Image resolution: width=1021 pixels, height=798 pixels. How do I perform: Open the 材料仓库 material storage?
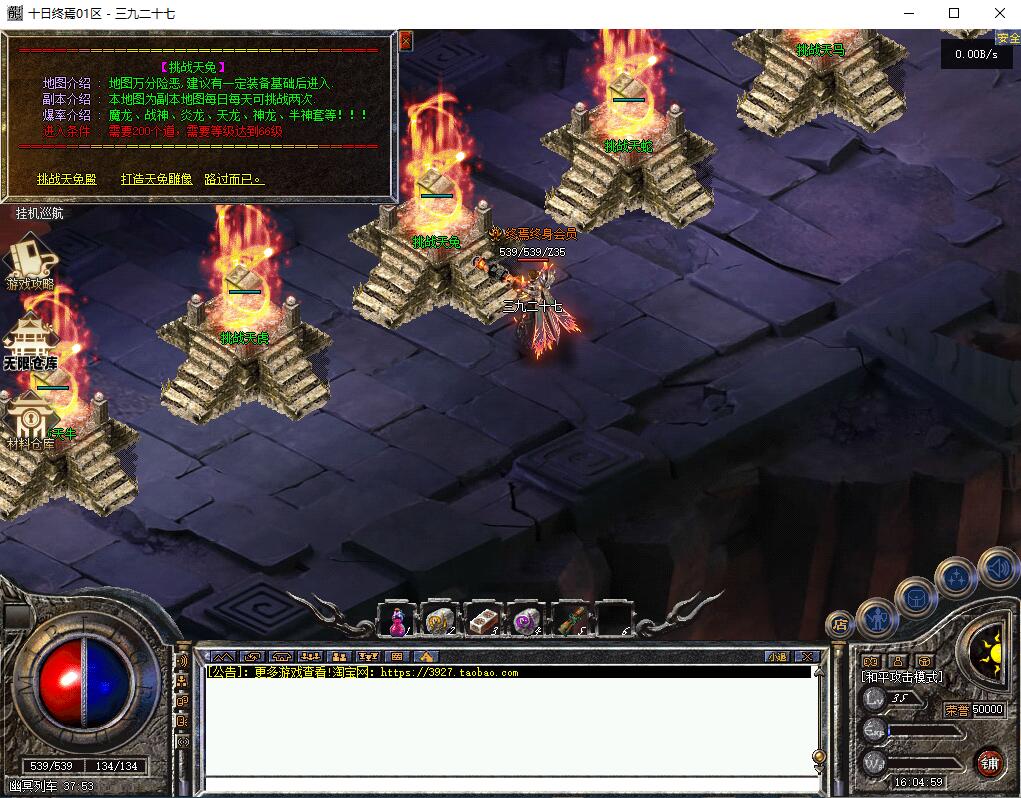[30, 422]
